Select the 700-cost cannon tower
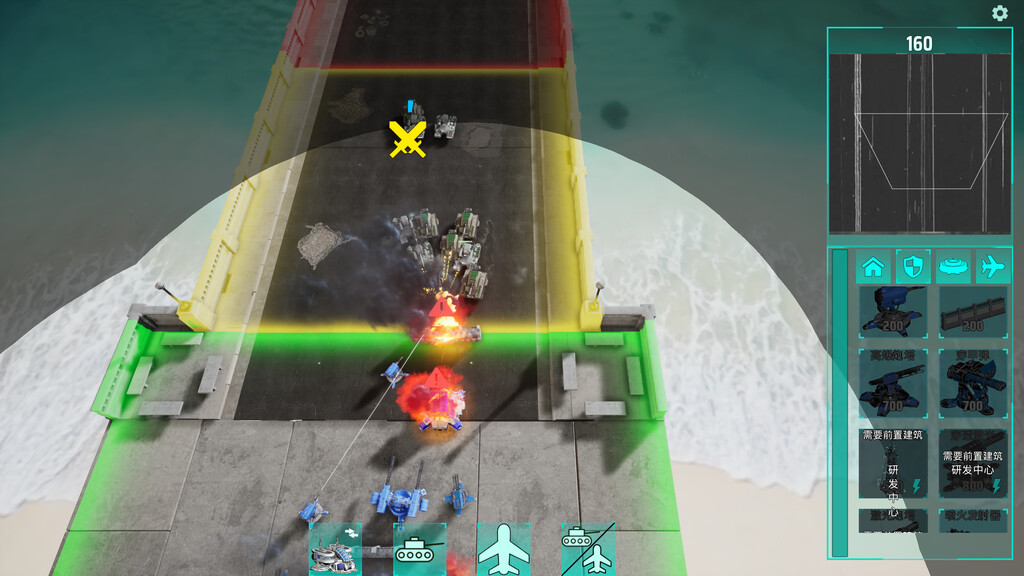 point(892,382)
